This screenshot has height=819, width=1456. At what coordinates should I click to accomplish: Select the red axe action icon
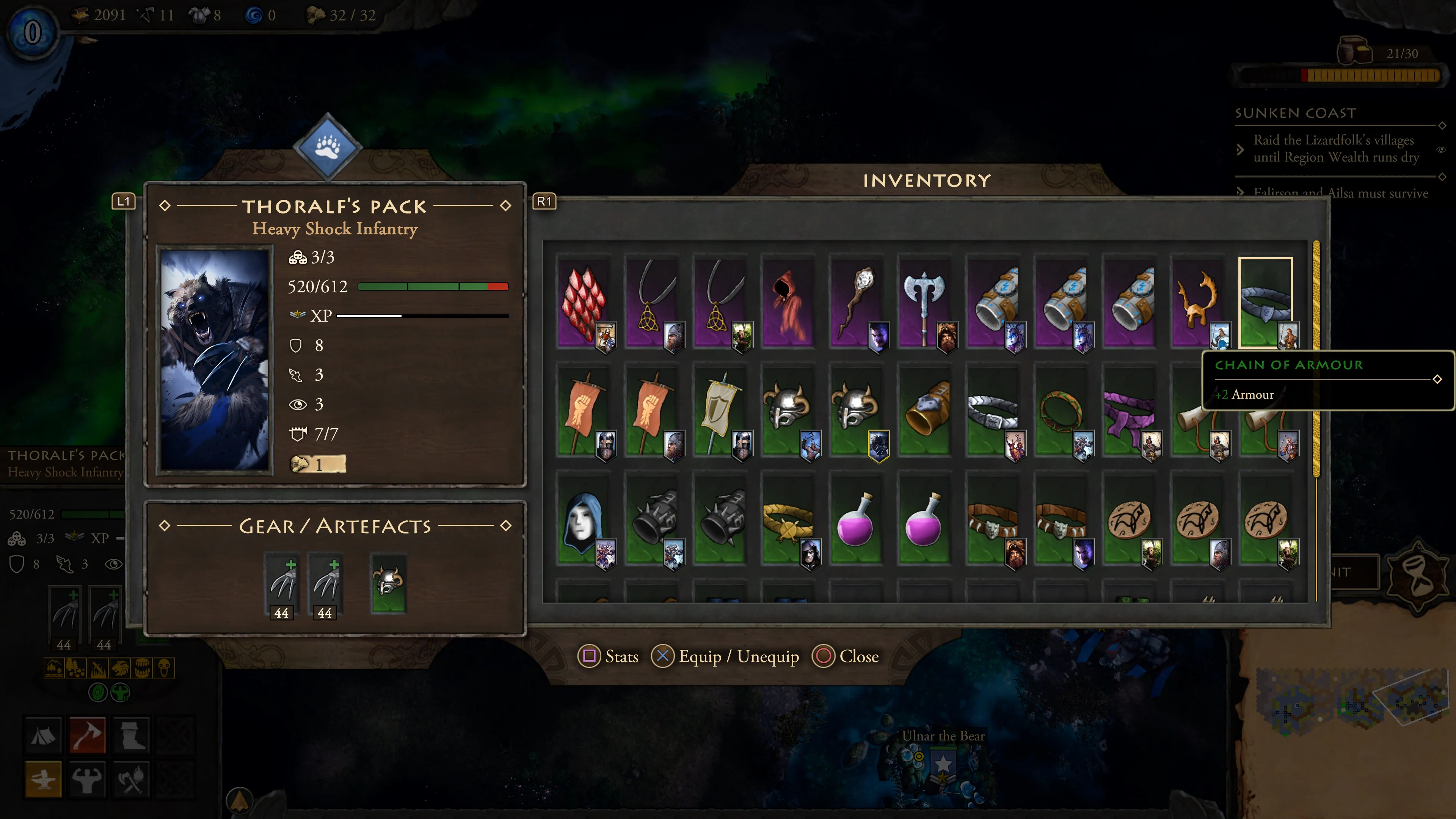[x=88, y=736]
